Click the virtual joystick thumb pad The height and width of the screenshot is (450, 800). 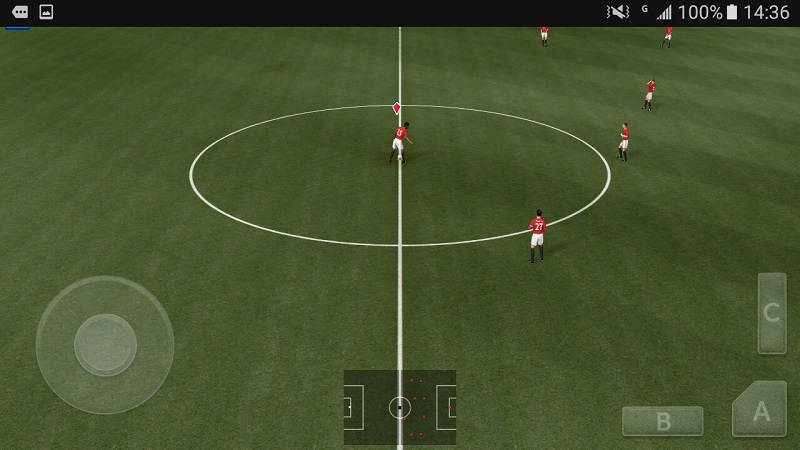coord(105,345)
